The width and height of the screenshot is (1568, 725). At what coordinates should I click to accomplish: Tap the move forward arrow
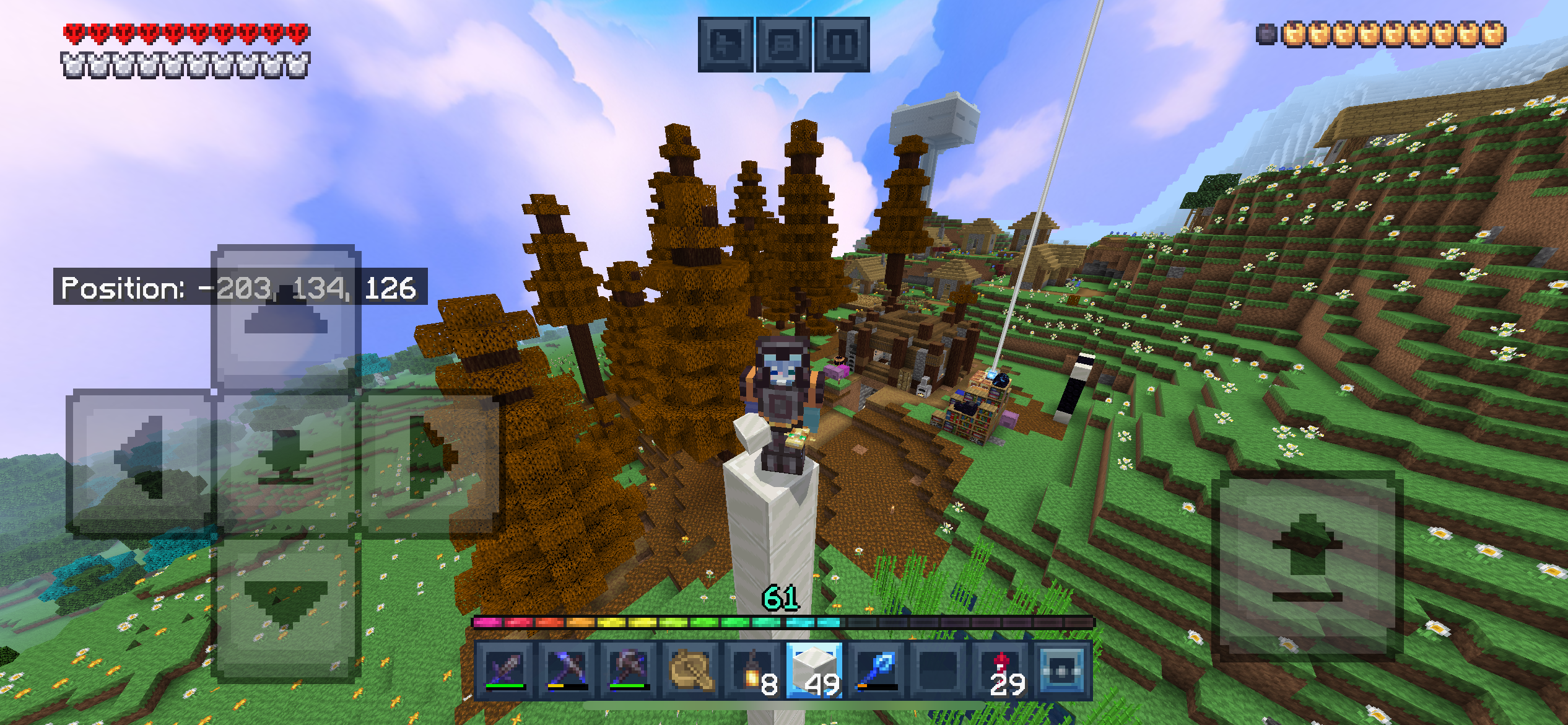point(285,317)
